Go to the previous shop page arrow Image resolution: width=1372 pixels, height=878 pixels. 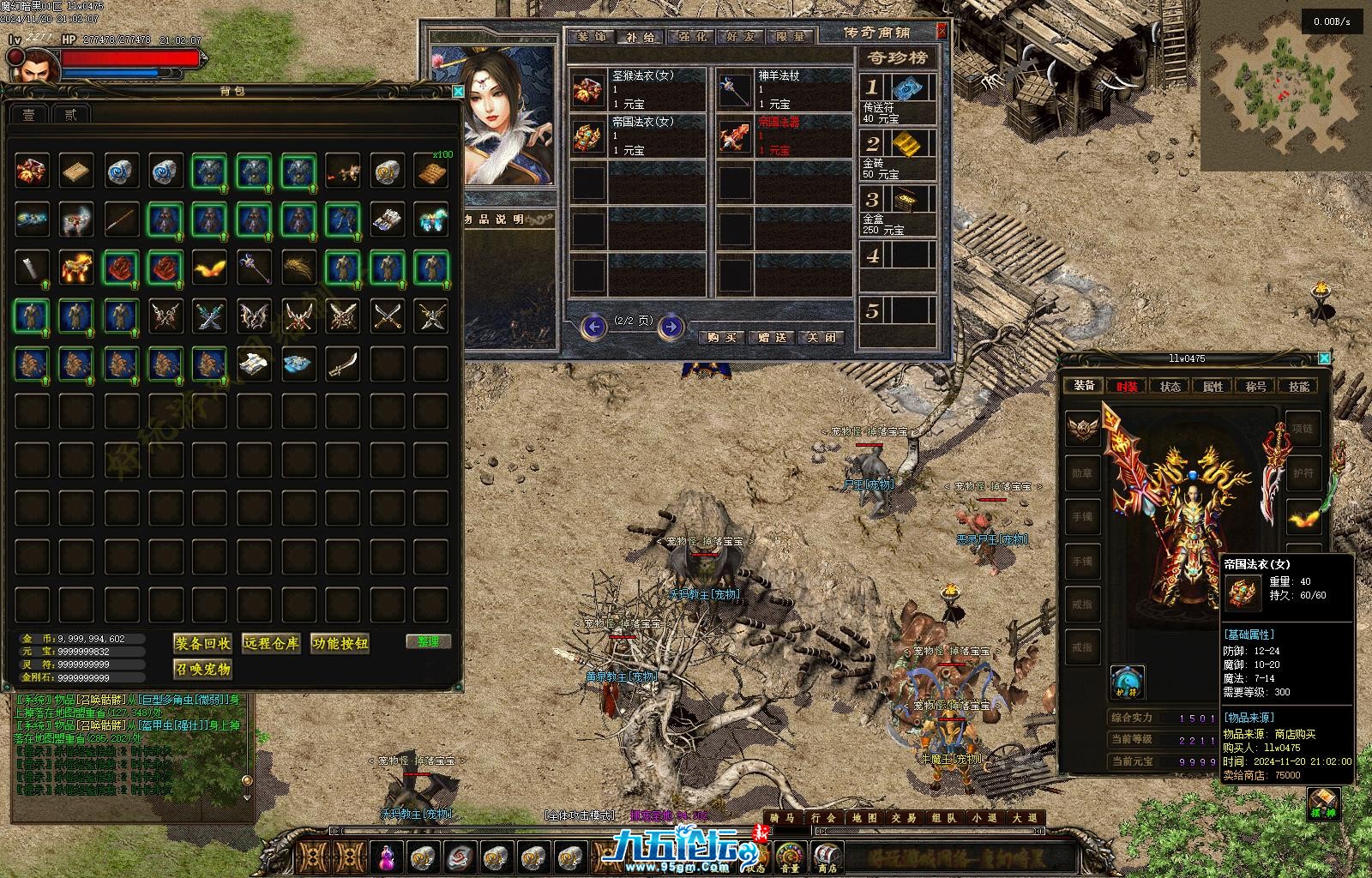click(593, 326)
